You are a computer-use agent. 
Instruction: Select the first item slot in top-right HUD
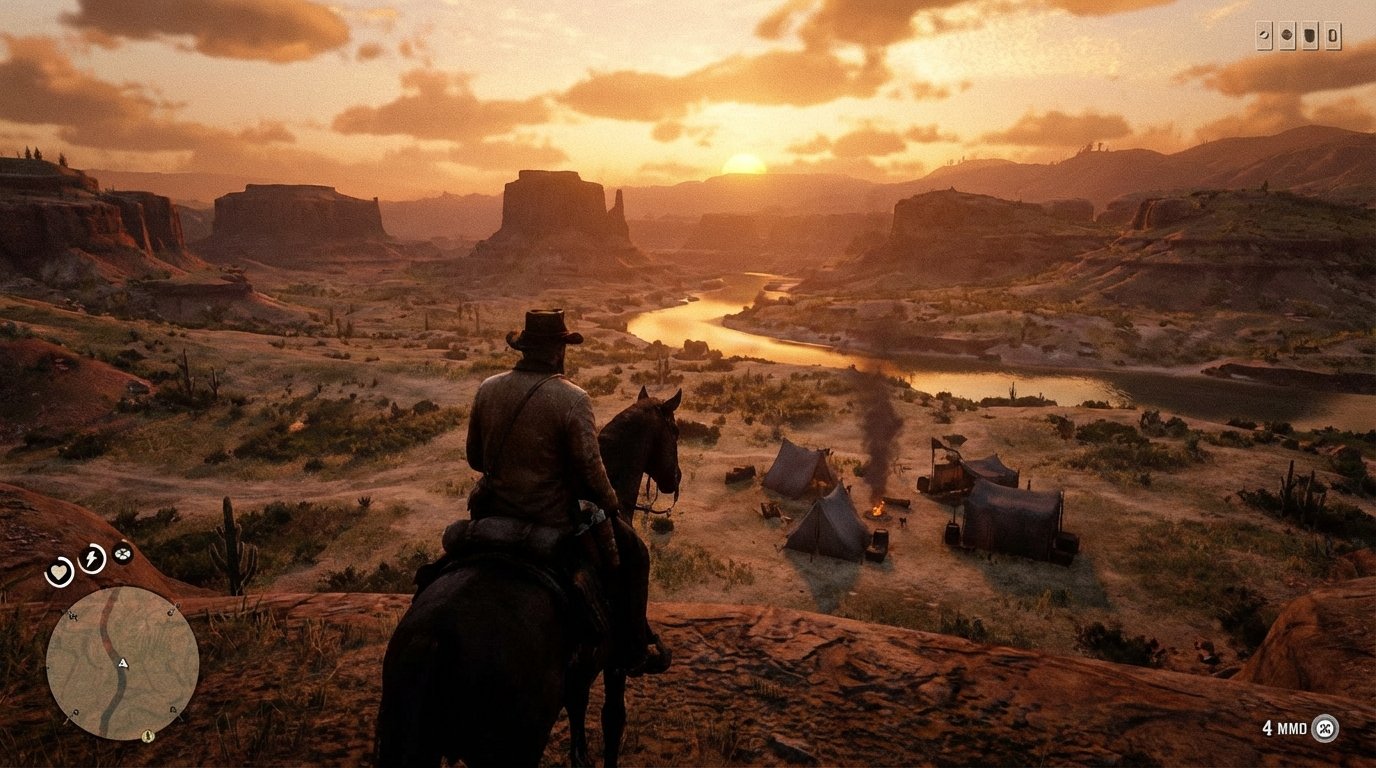tap(1264, 35)
